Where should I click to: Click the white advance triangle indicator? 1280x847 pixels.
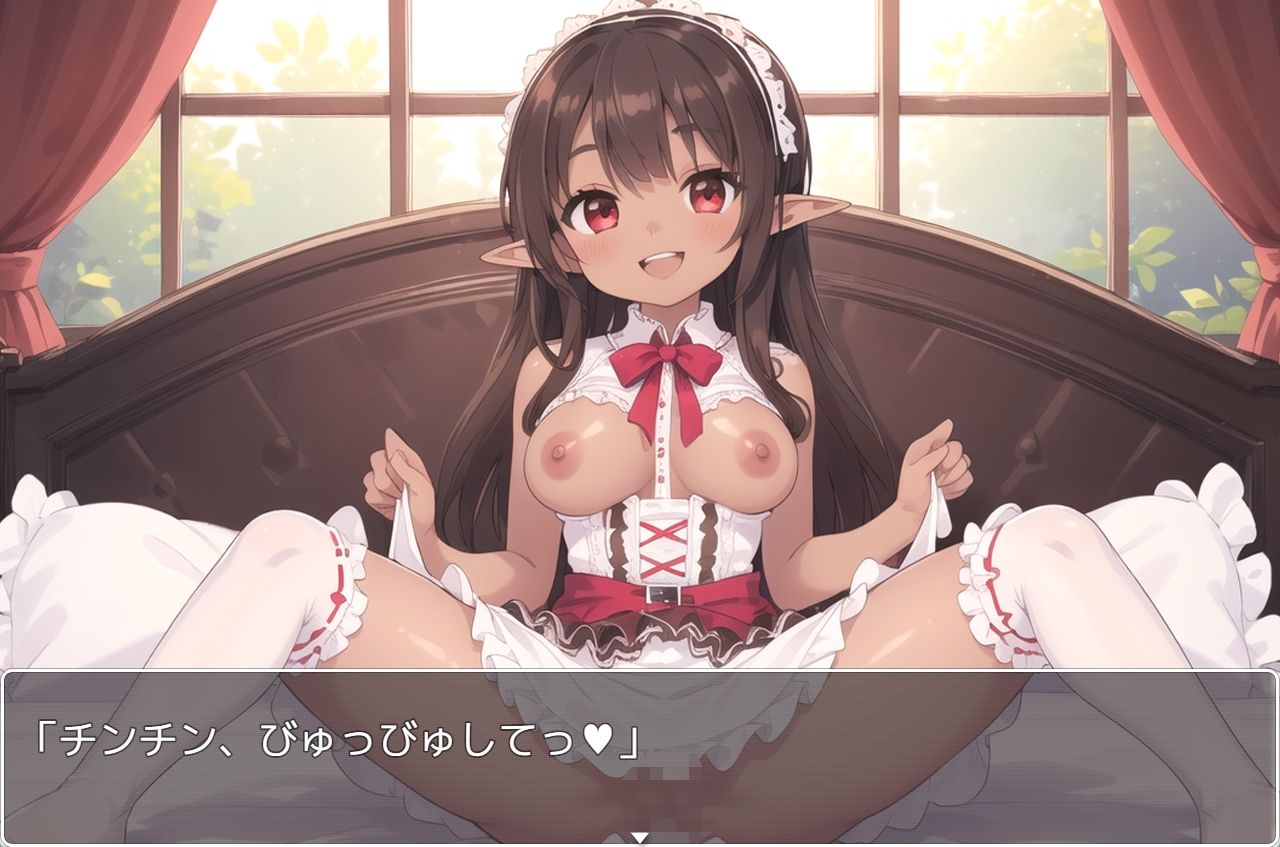tap(640, 838)
